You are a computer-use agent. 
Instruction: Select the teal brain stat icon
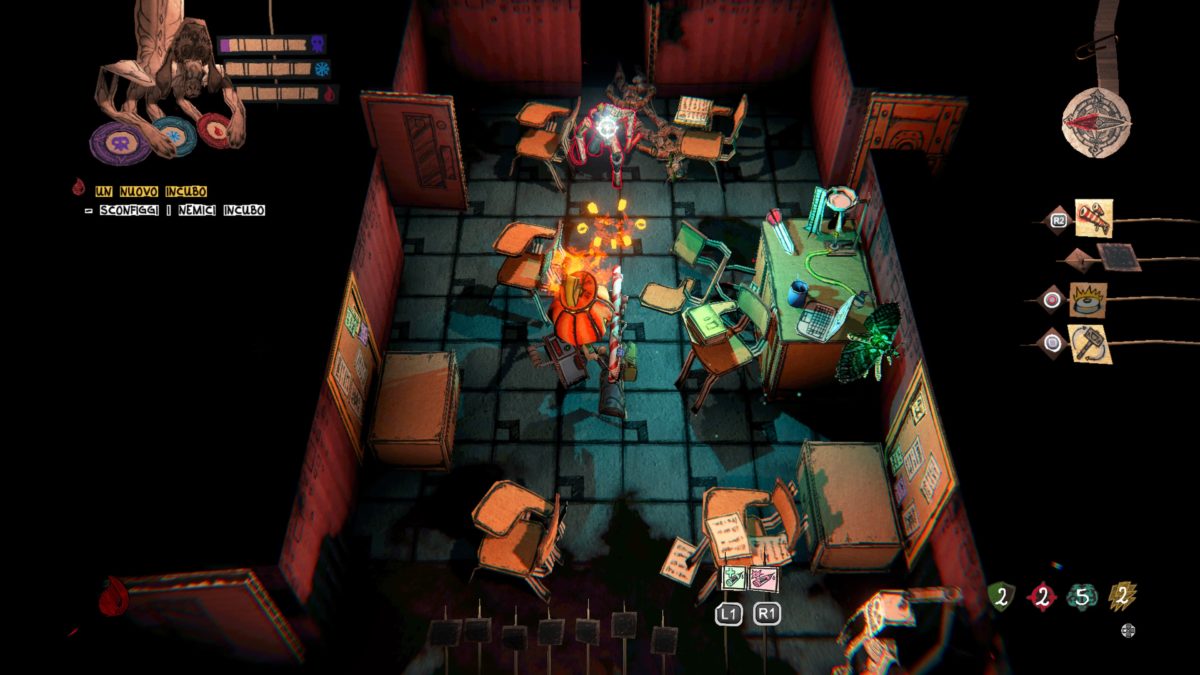pos(1081,597)
